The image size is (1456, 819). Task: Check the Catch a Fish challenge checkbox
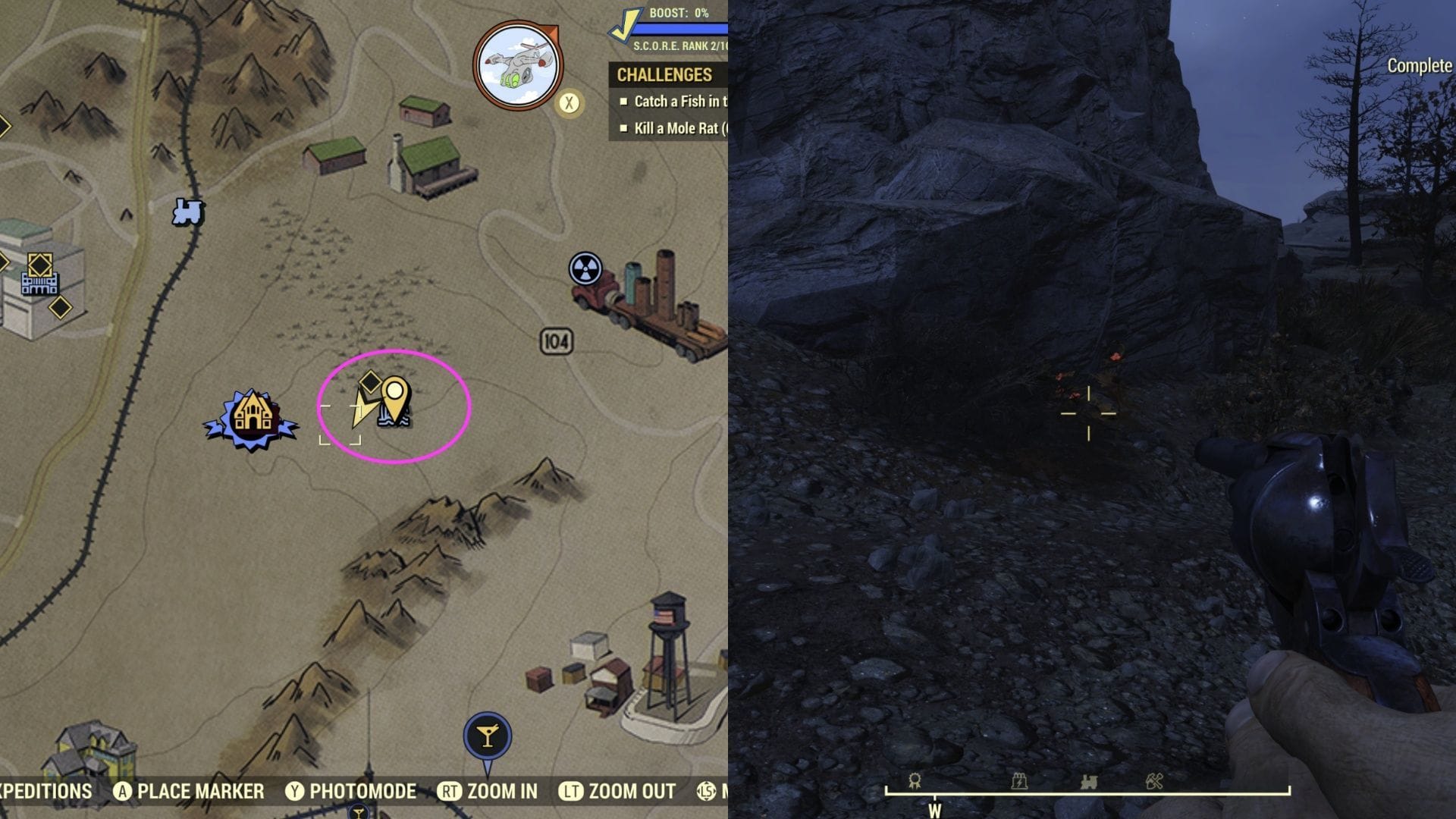pyautogui.click(x=625, y=101)
